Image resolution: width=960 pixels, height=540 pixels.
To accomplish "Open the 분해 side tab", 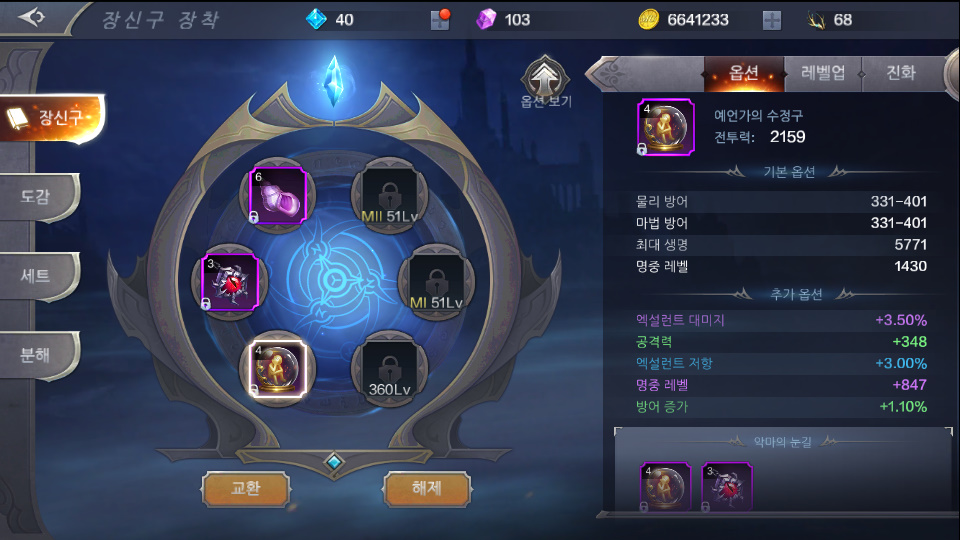I will (38, 353).
